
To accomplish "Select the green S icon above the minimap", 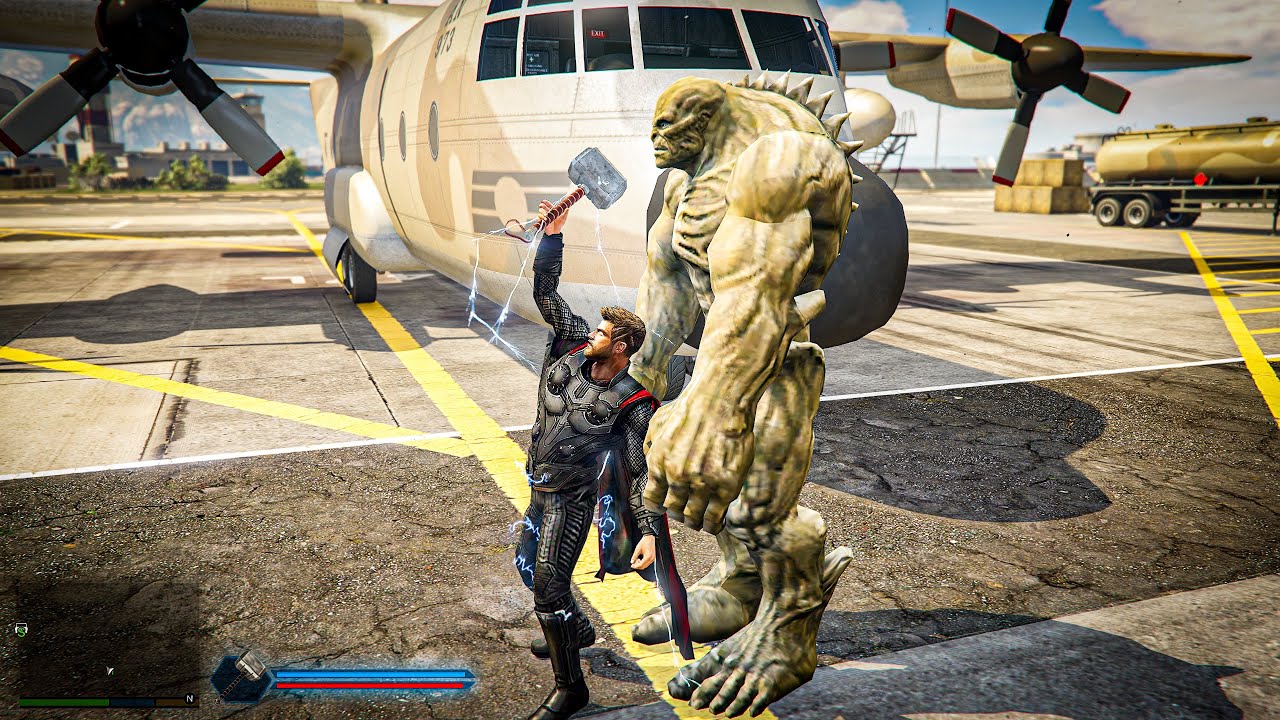I will click(21, 629).
